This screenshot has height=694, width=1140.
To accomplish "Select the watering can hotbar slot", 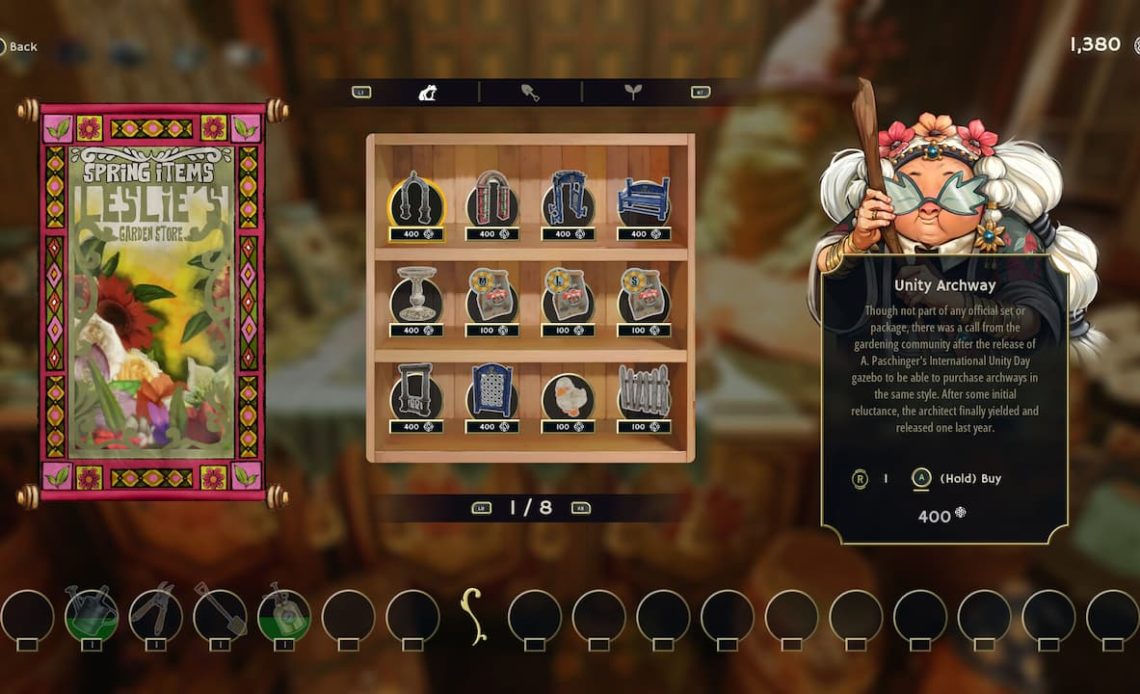I will [91, 614].
